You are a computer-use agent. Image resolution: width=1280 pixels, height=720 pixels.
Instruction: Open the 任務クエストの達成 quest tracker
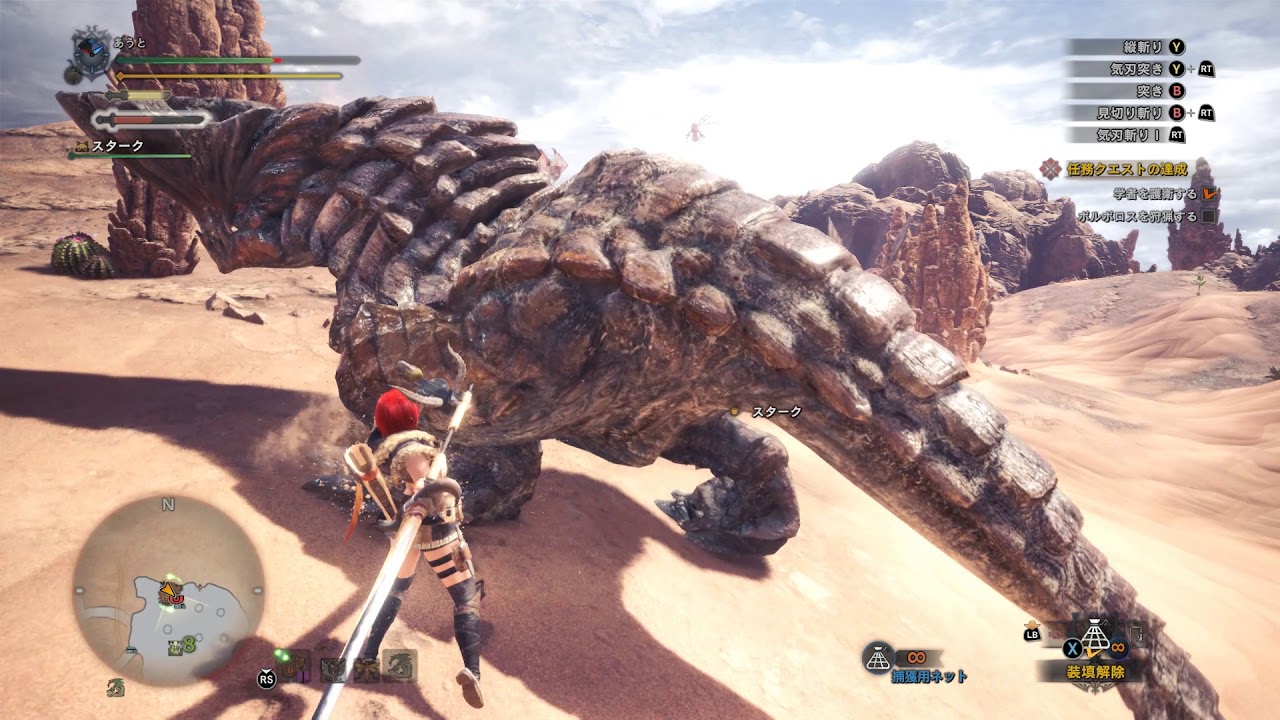(1118, 169)
